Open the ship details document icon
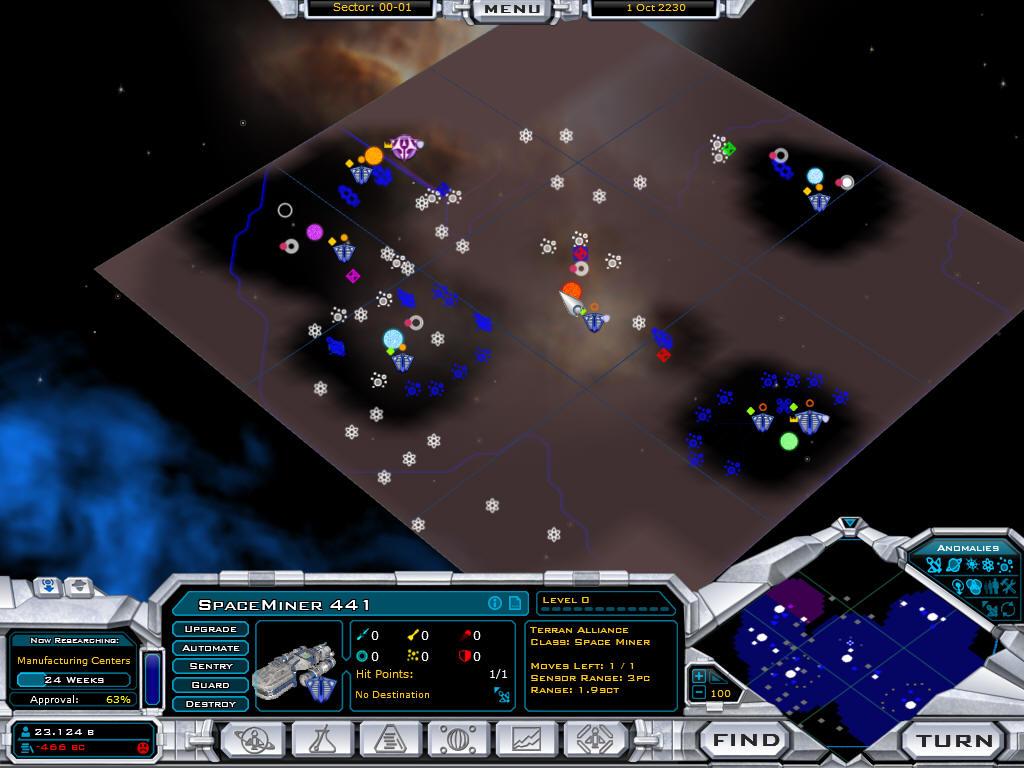The height and width of the screenshot is (768, 1024). [x=514, y=603]
